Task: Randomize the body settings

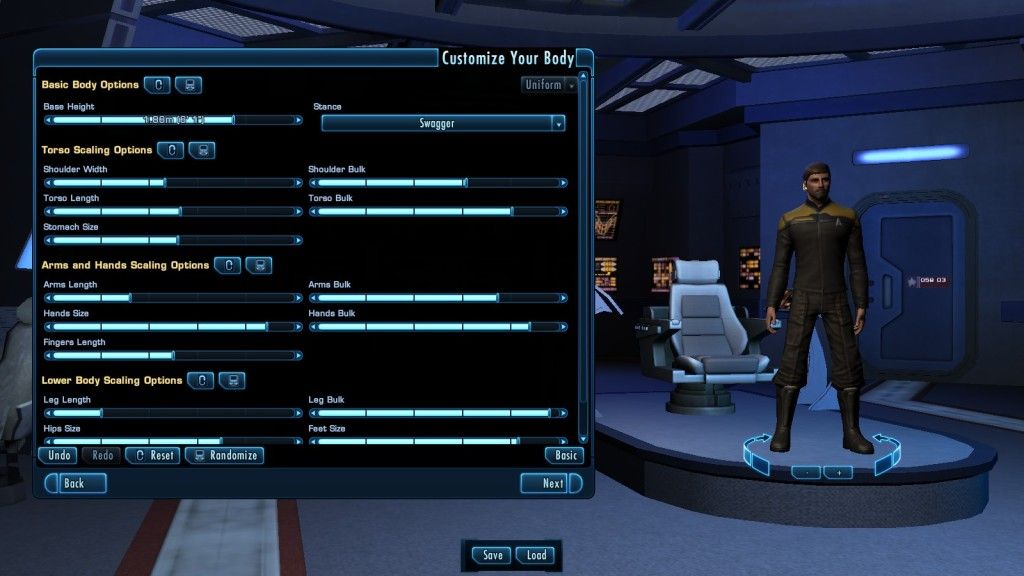Action: (x=224, y=455)
